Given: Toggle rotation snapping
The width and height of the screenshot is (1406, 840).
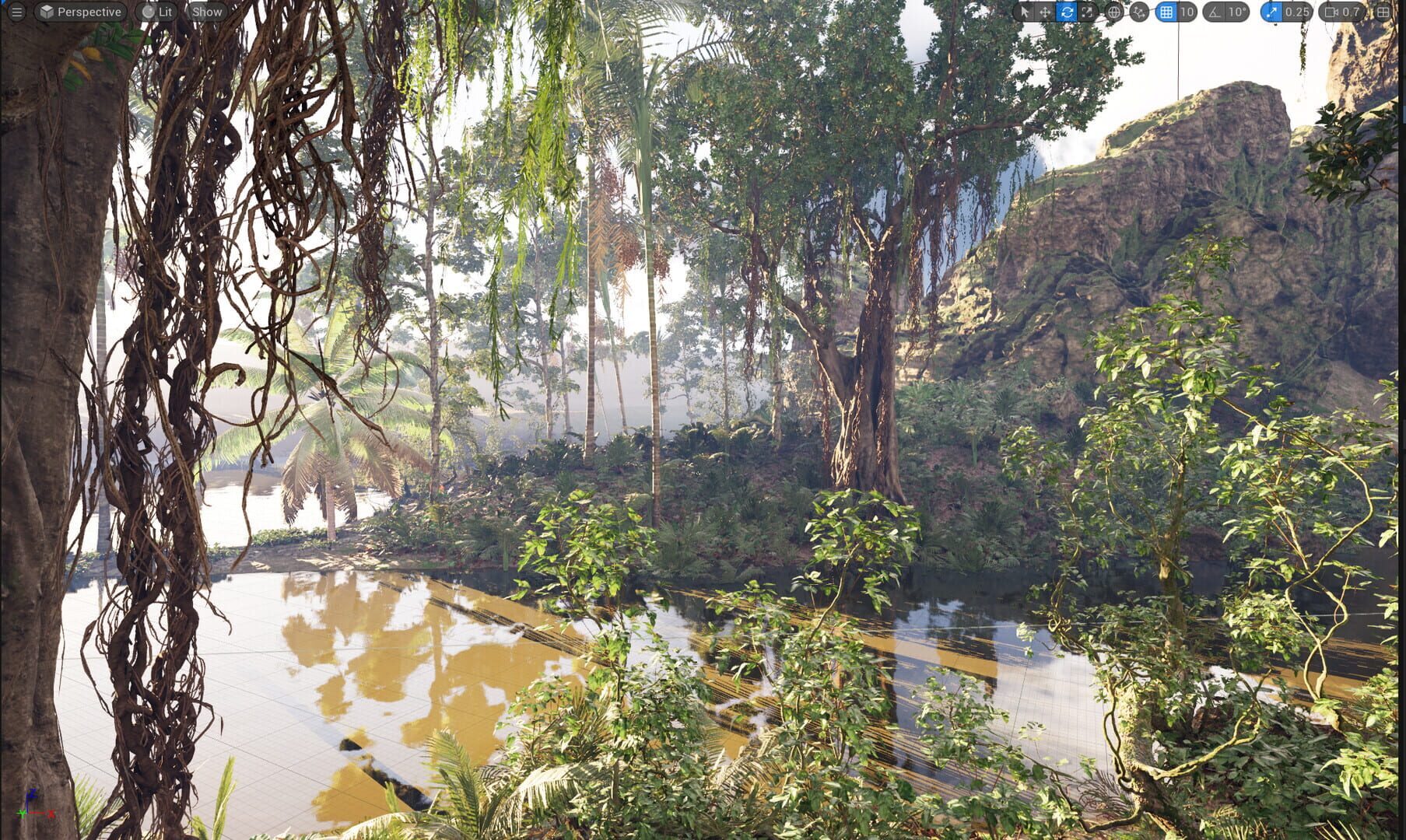Looking at the screenshot, I should click(1215, 12).
